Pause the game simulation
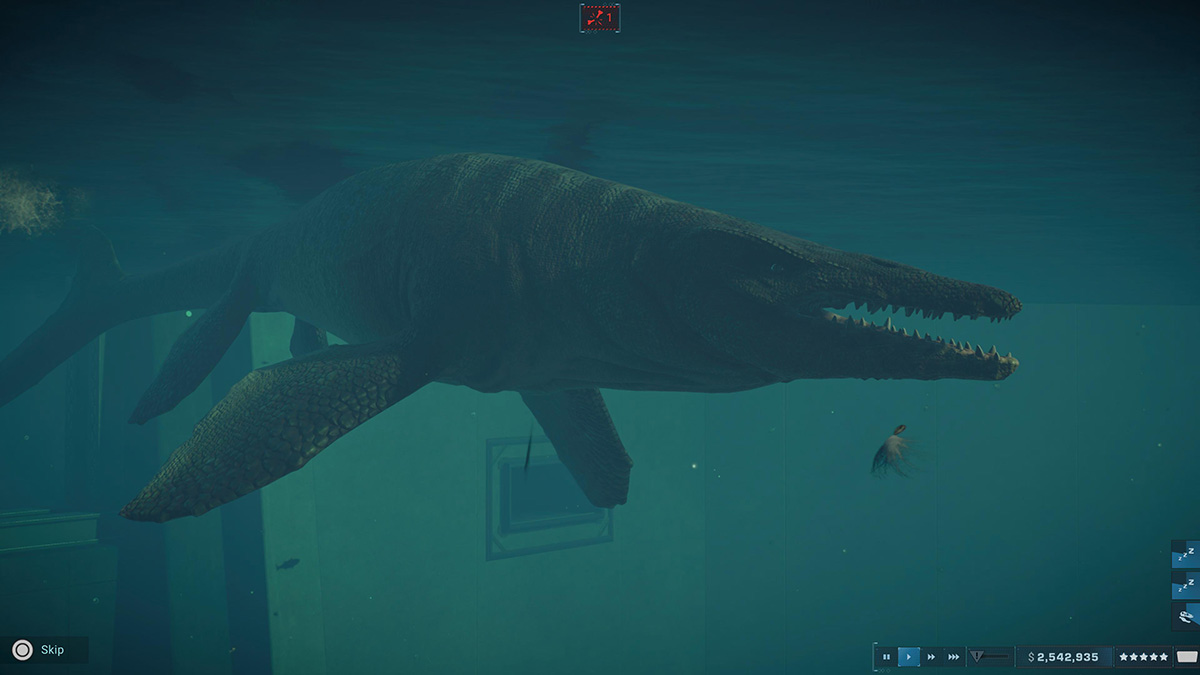Viewport: 1200px width, 675px height. click(886, 657)
